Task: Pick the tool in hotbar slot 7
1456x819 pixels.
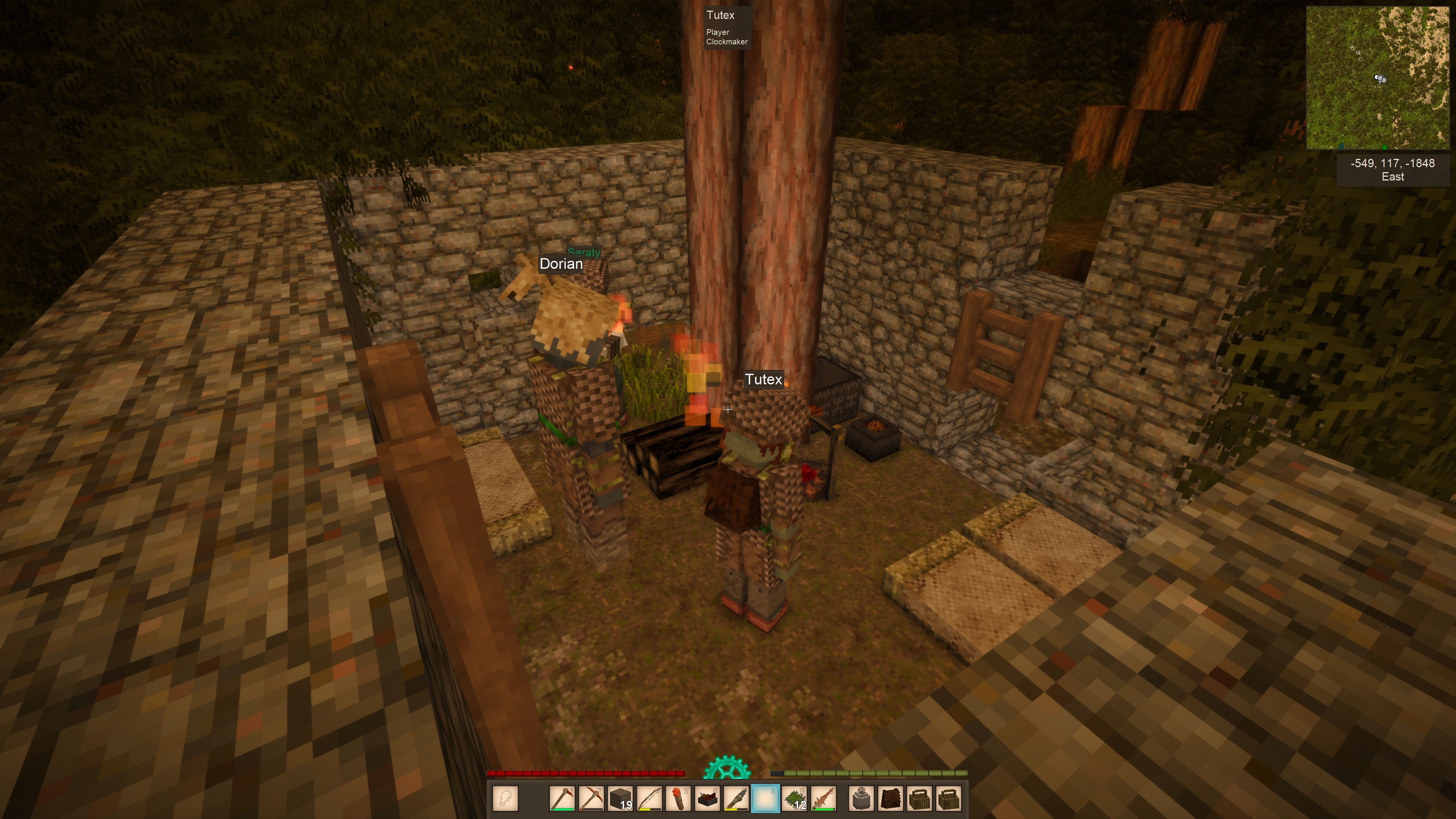Action: [x=736, y=799]
